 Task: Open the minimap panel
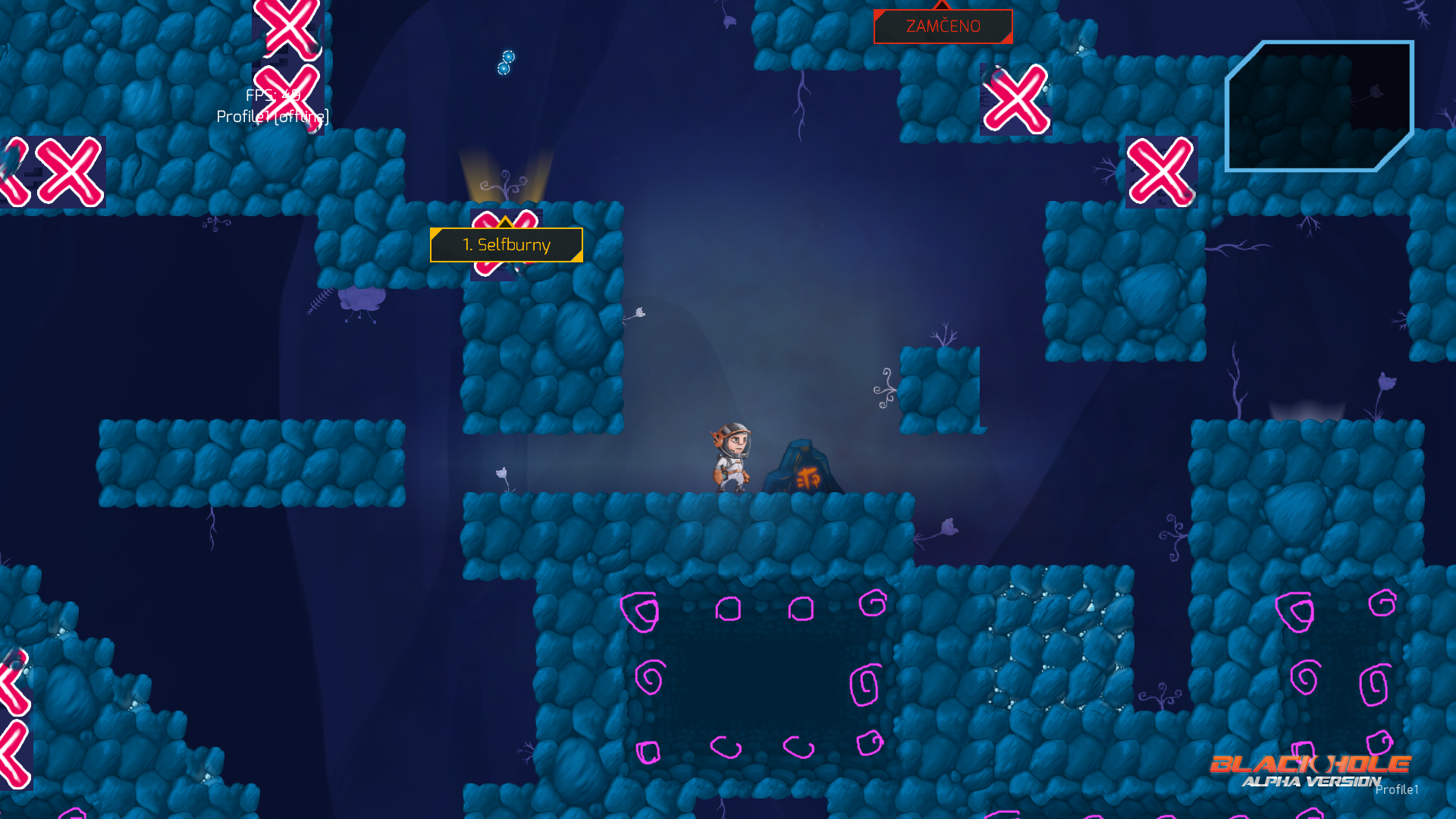point(1319,106)
